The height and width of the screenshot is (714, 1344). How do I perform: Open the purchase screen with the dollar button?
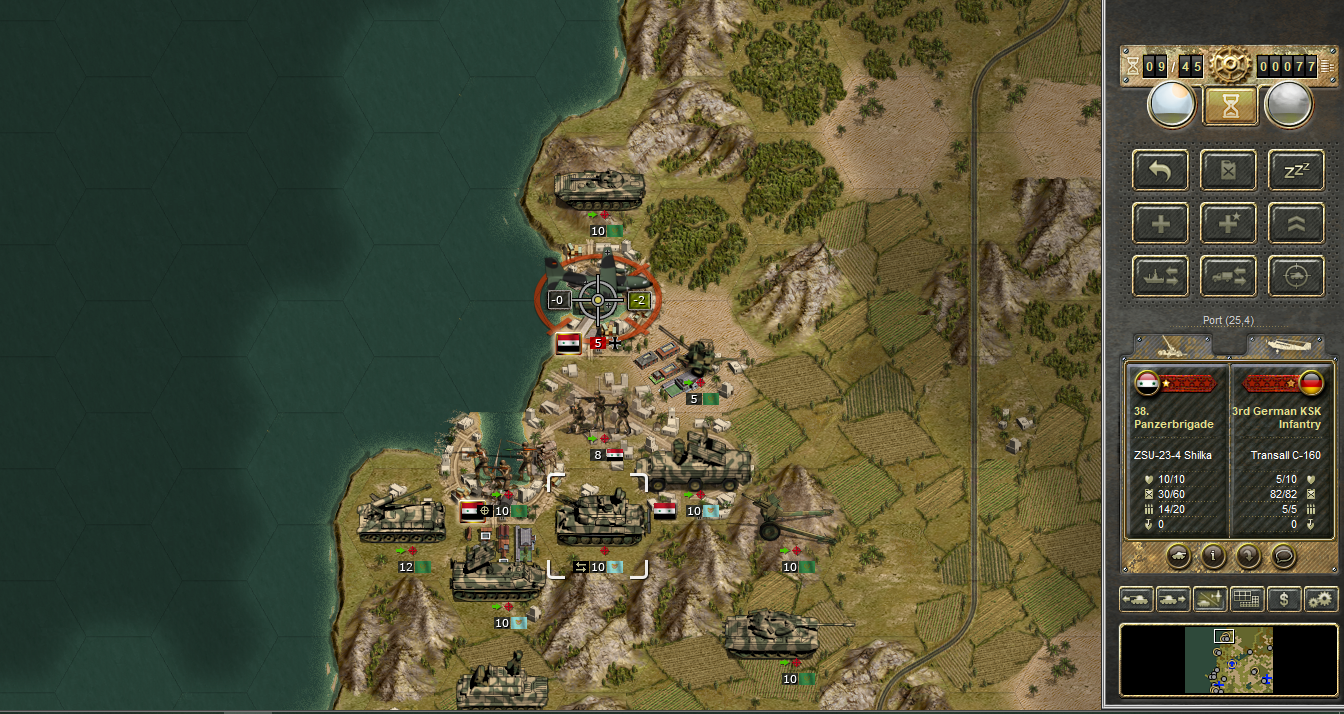(x=1284, y=599)
